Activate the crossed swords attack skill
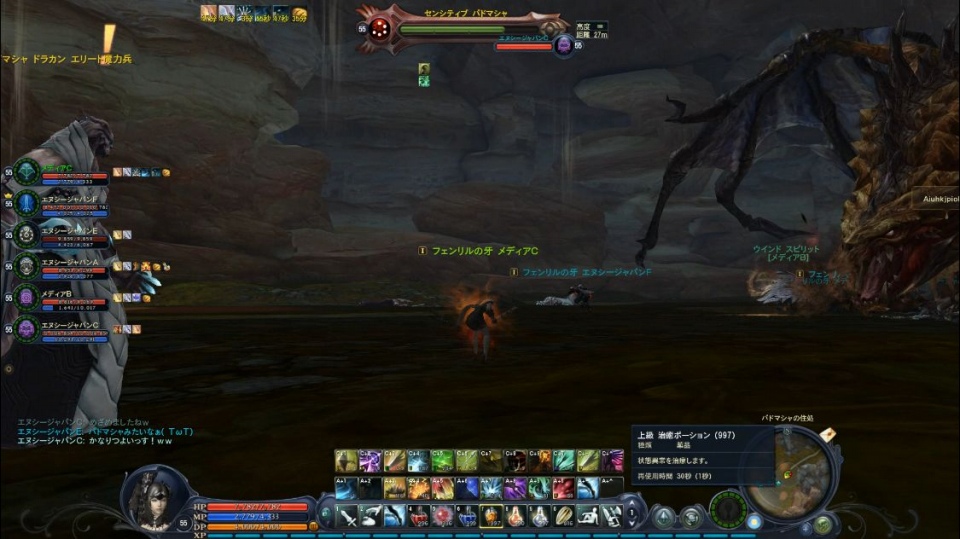This screenshot has height=539, width=960. coord(346,516)
